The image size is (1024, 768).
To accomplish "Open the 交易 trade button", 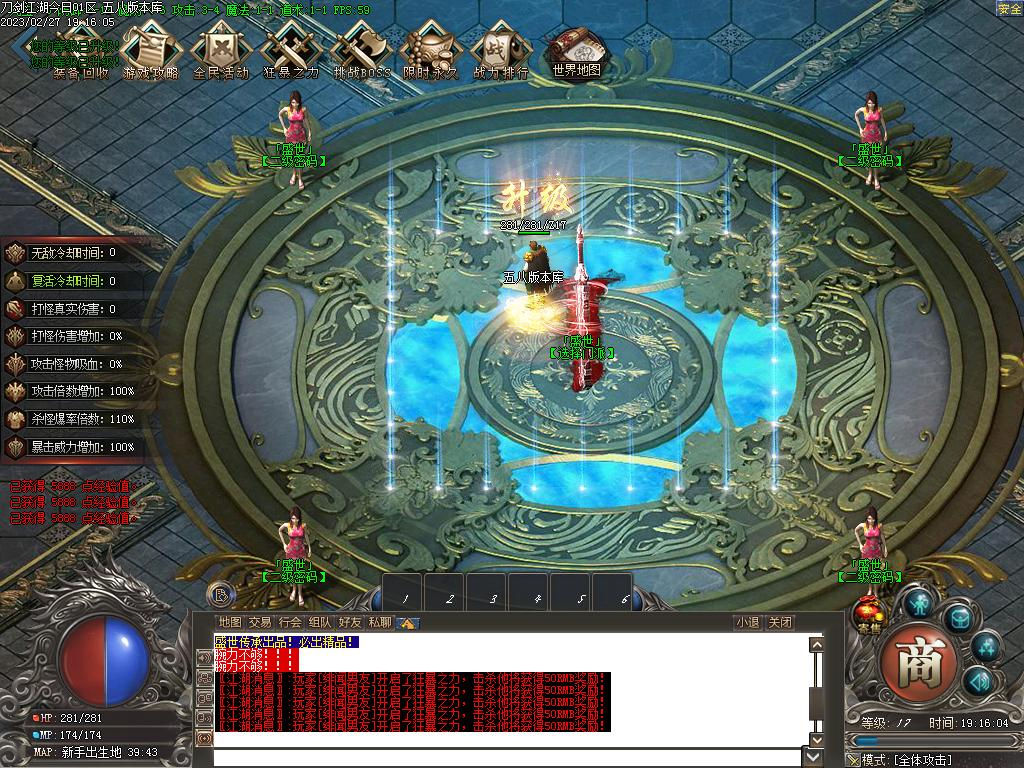I will coord(260,622).
